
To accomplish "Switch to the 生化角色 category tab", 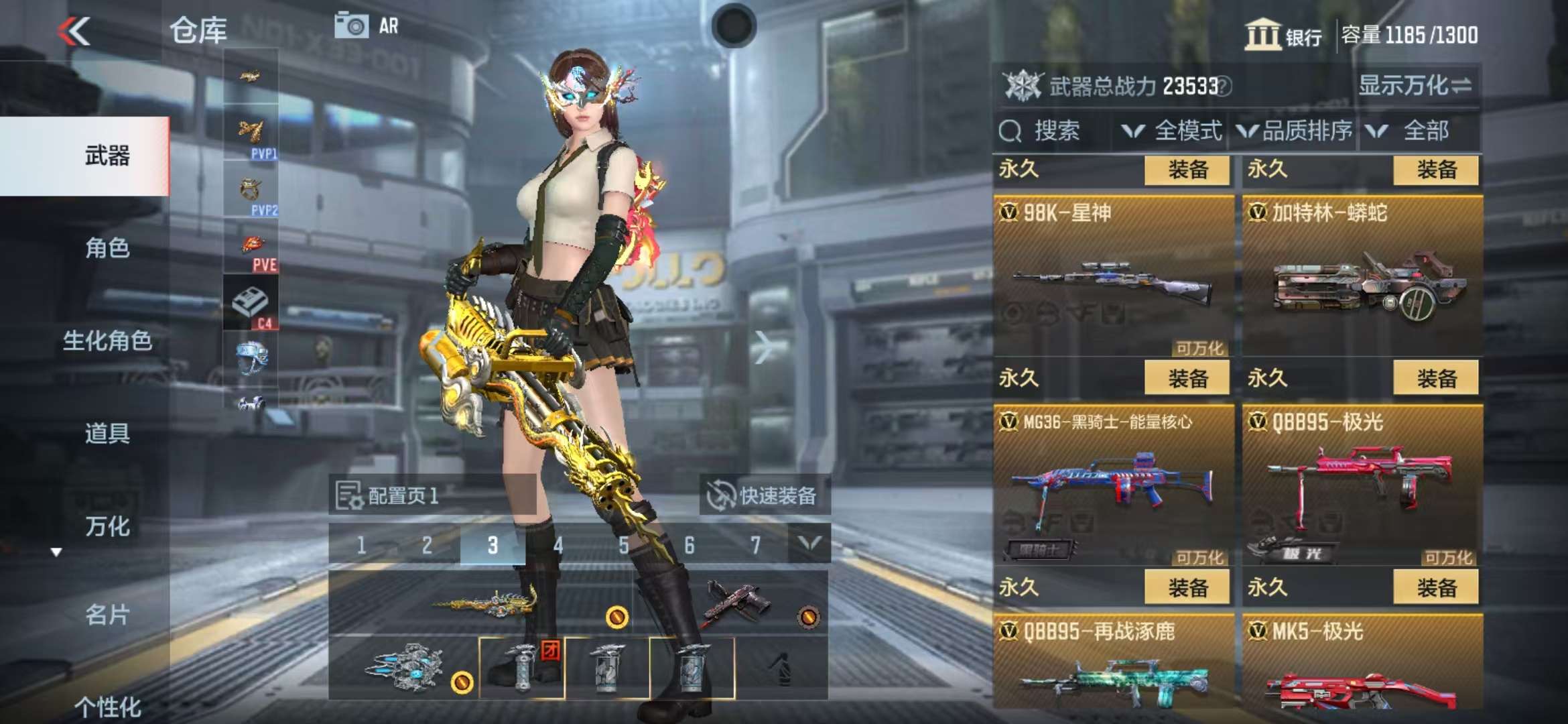I will click(107, 341).
